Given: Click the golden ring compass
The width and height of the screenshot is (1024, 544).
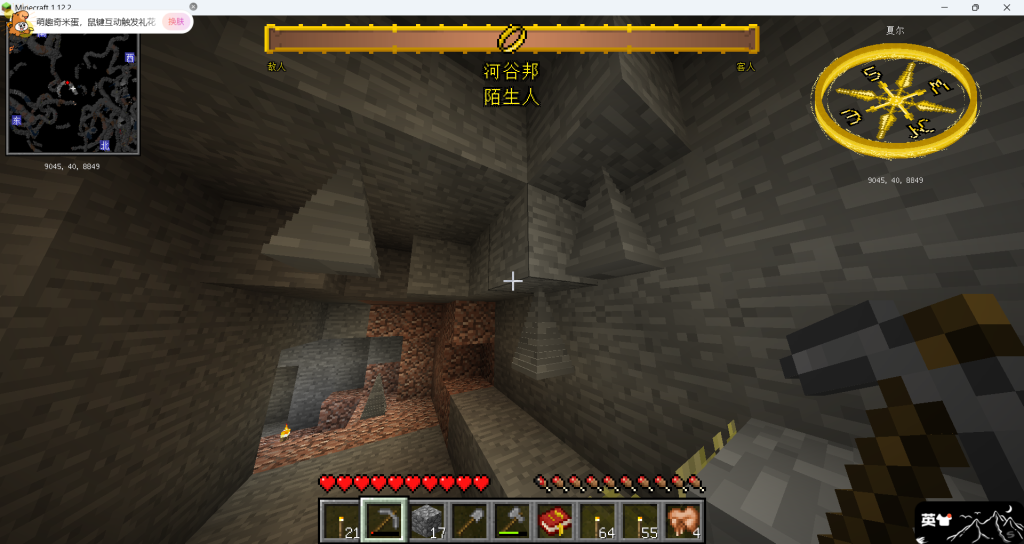Looking at the screenshot, I should tap(882, 101).
